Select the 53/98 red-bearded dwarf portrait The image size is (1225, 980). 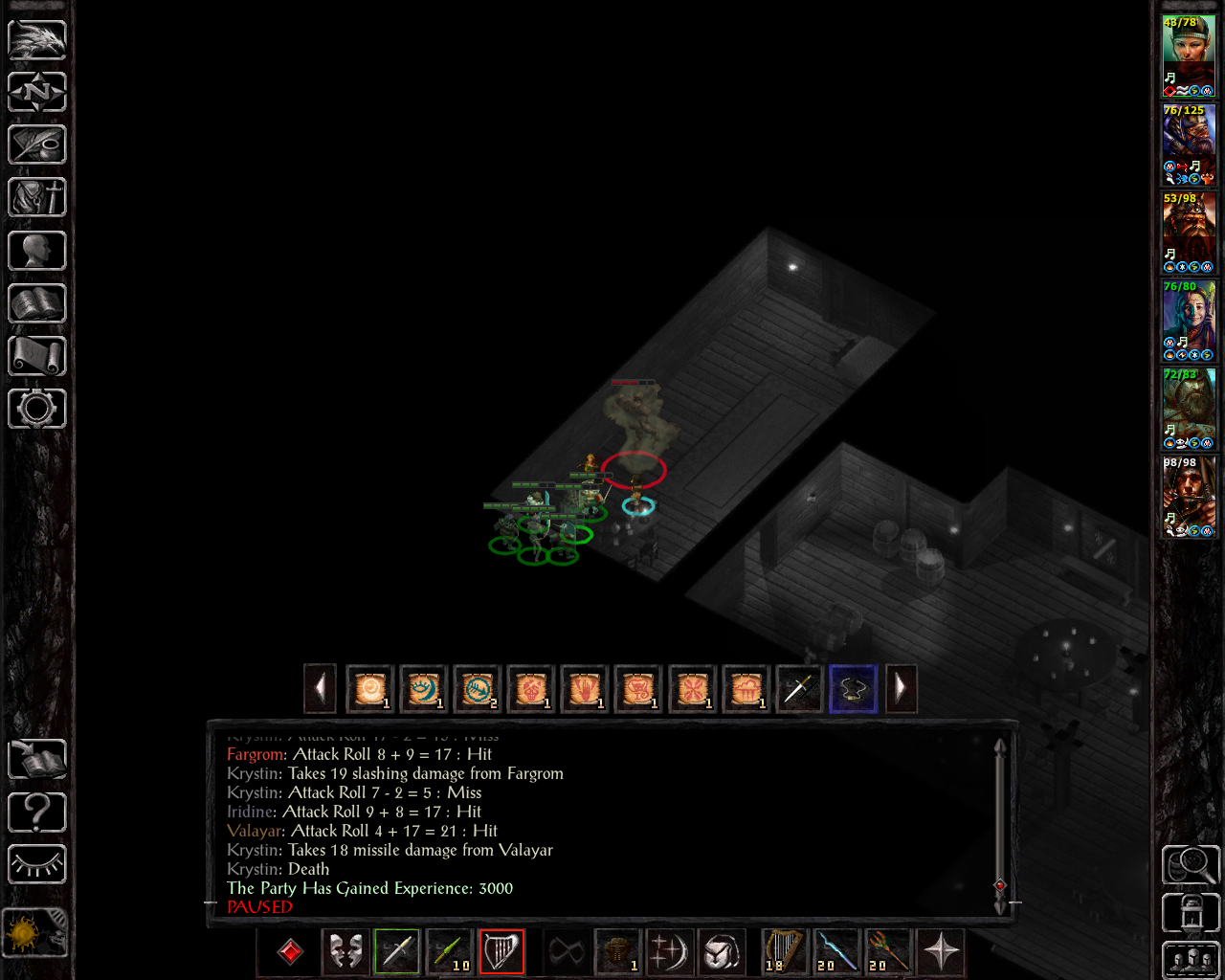click(1189, 232)
